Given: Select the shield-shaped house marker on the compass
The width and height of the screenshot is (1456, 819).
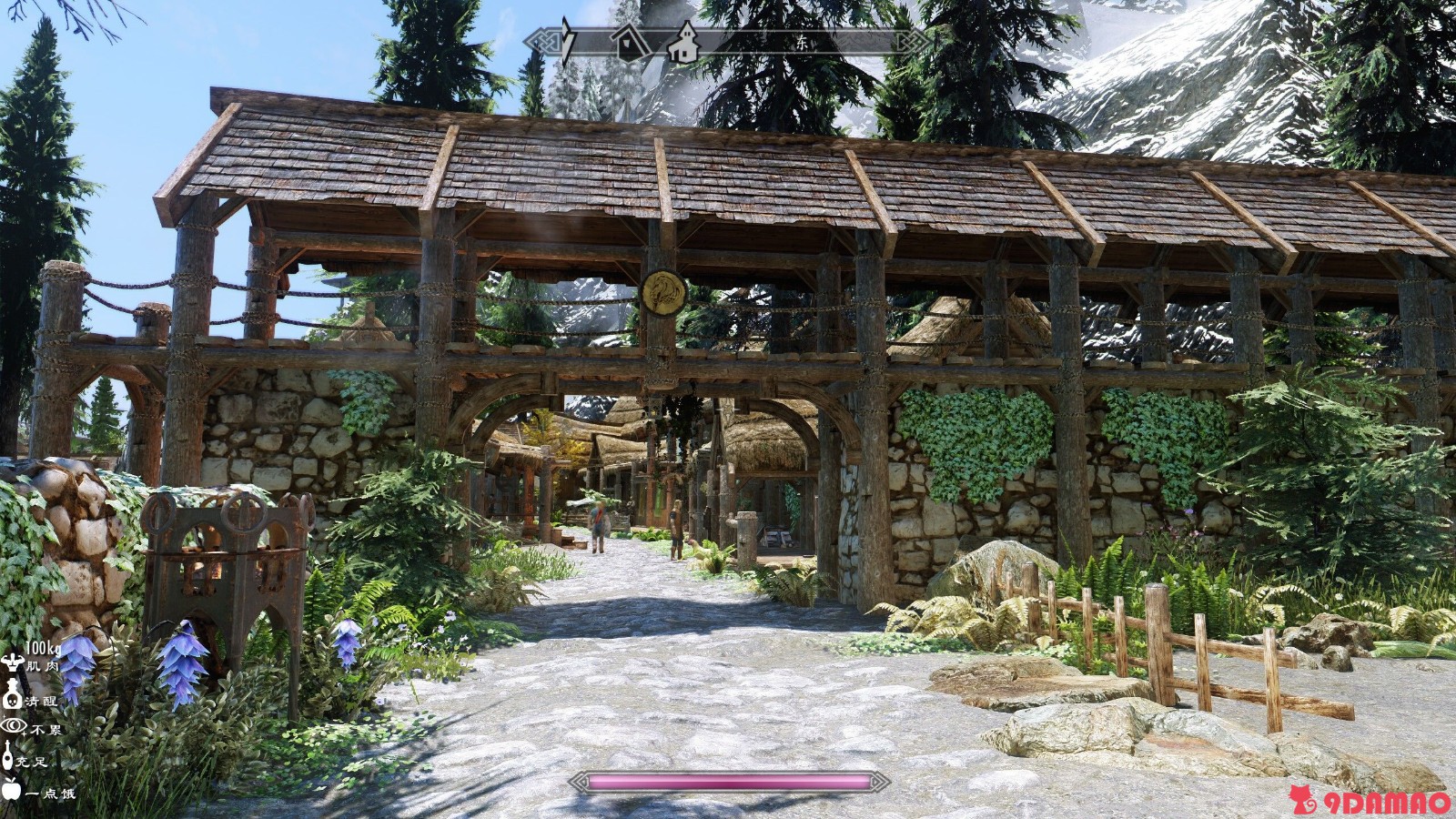Looking at the screenshot, I should [x=628, y=43].
